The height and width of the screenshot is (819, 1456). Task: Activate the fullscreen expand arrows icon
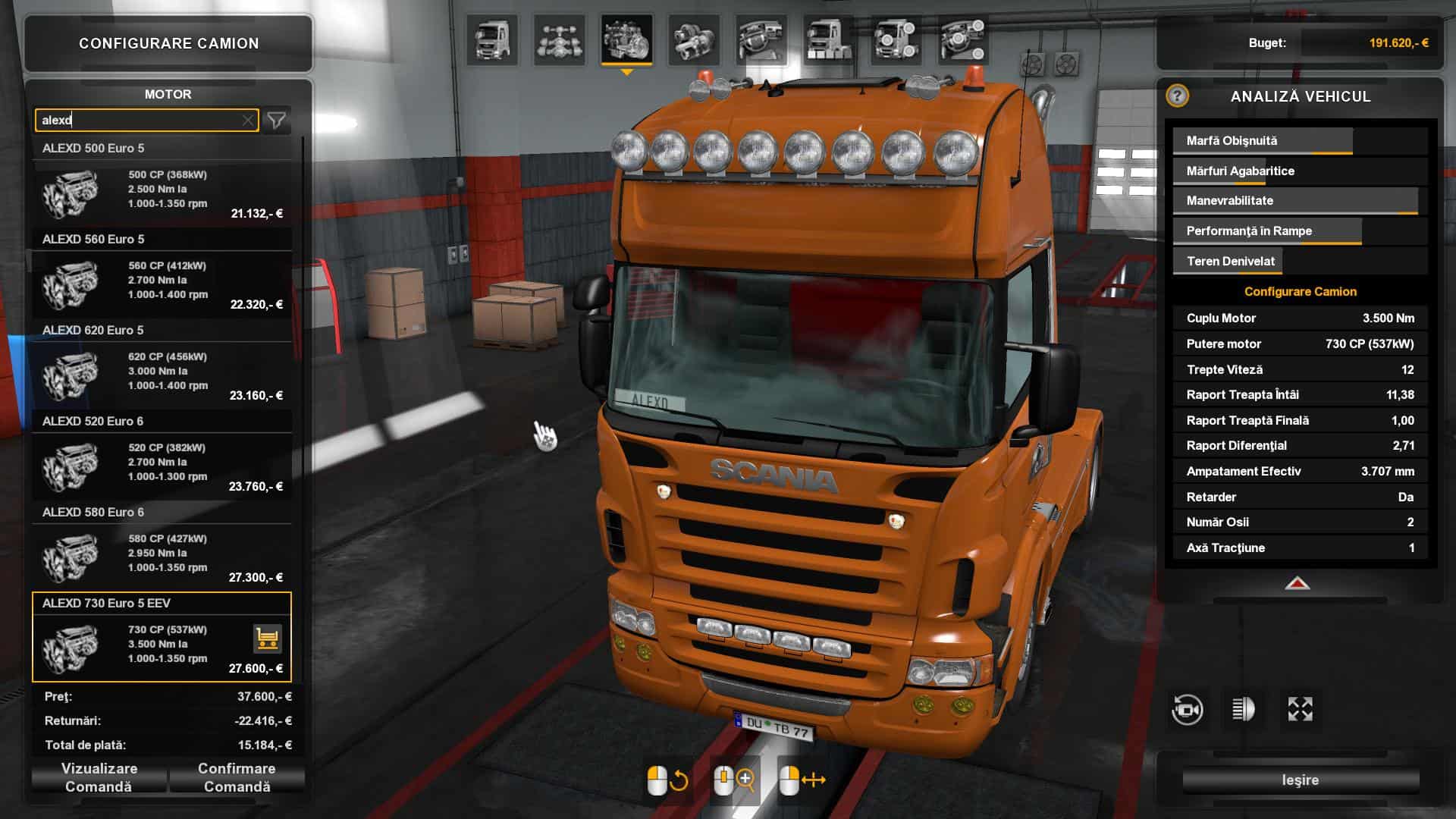pyautogui.click(x=1300, y=710)
